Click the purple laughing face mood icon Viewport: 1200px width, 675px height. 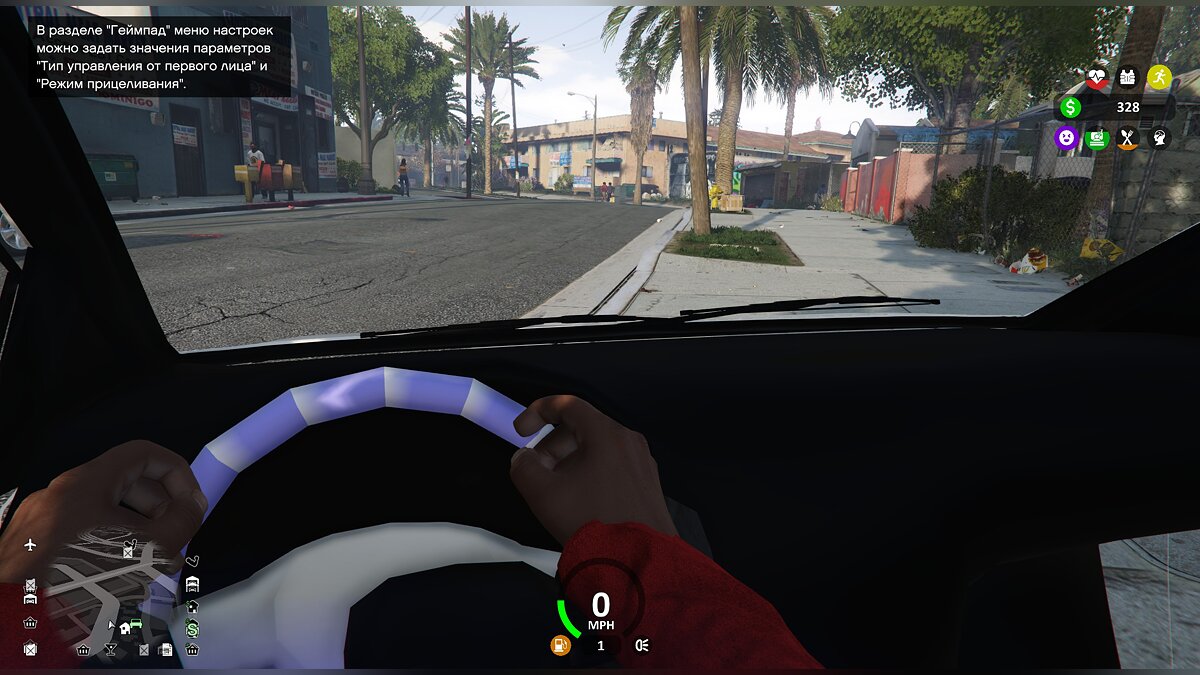click(1066, 138)
